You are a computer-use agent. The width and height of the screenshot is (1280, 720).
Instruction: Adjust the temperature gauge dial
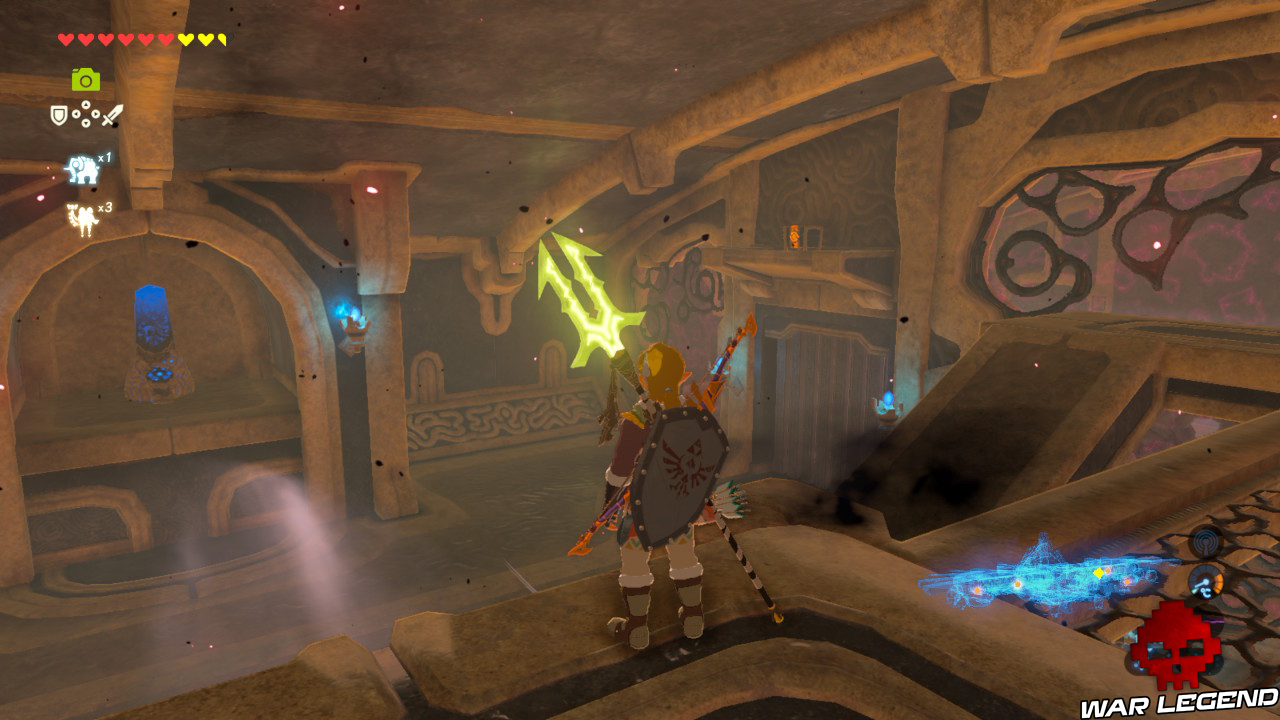tap(1204, 581)
